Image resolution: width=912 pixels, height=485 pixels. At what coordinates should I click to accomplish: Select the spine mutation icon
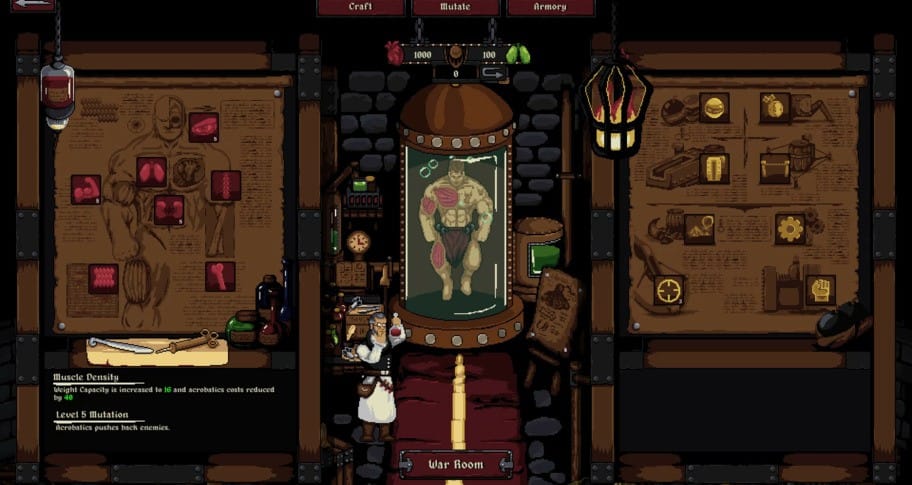coord(226,186)
